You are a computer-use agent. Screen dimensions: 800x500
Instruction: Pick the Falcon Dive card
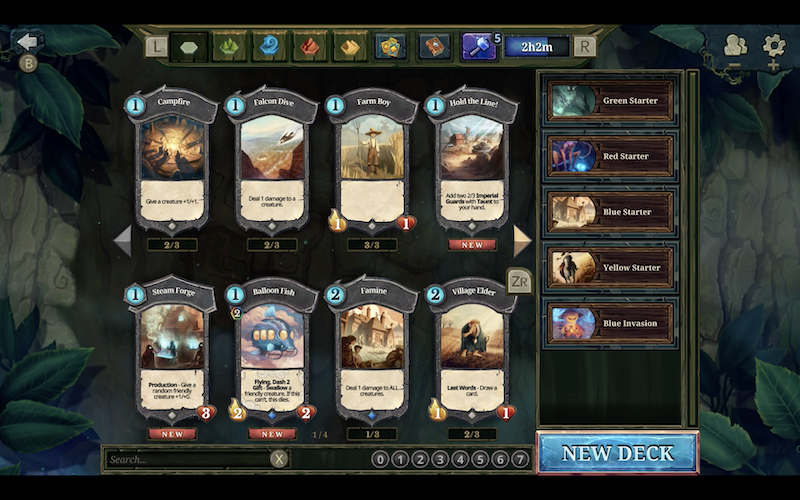pyautogui.click(x=271, y=160)
